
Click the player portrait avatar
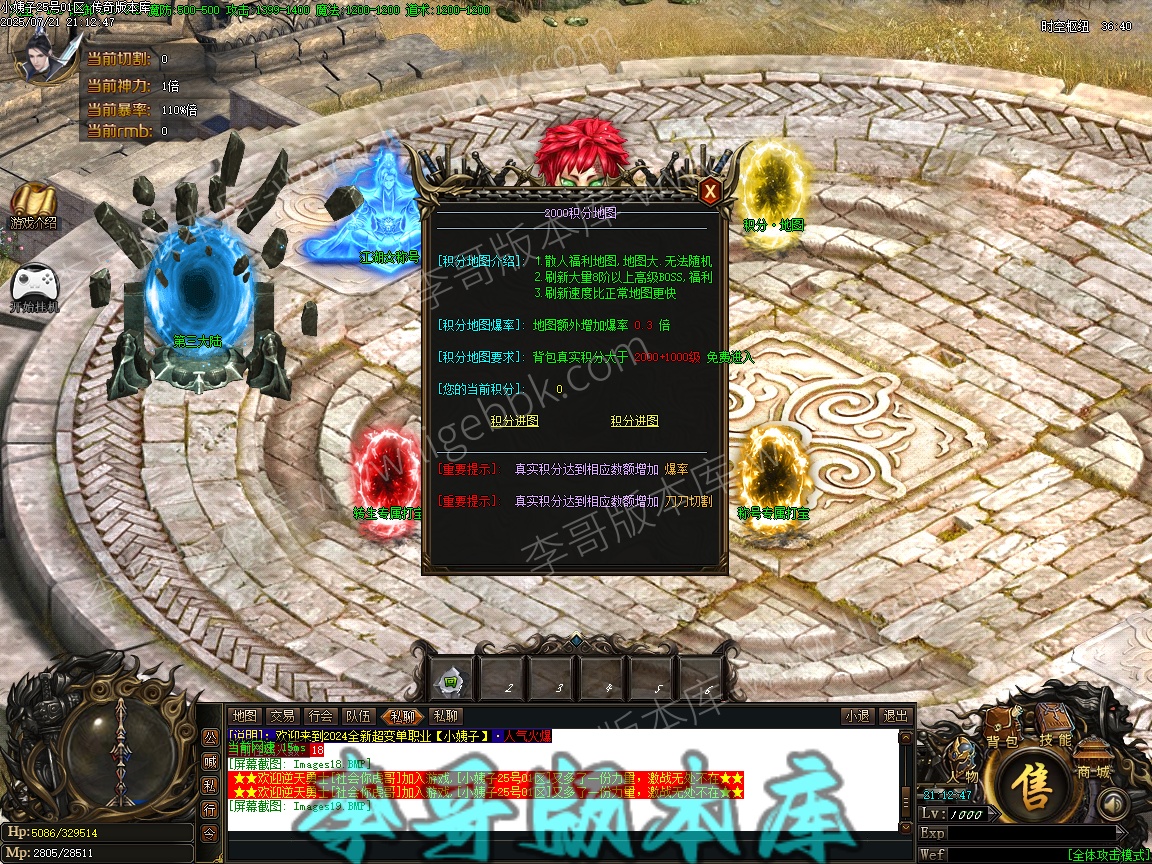[42, 57]
